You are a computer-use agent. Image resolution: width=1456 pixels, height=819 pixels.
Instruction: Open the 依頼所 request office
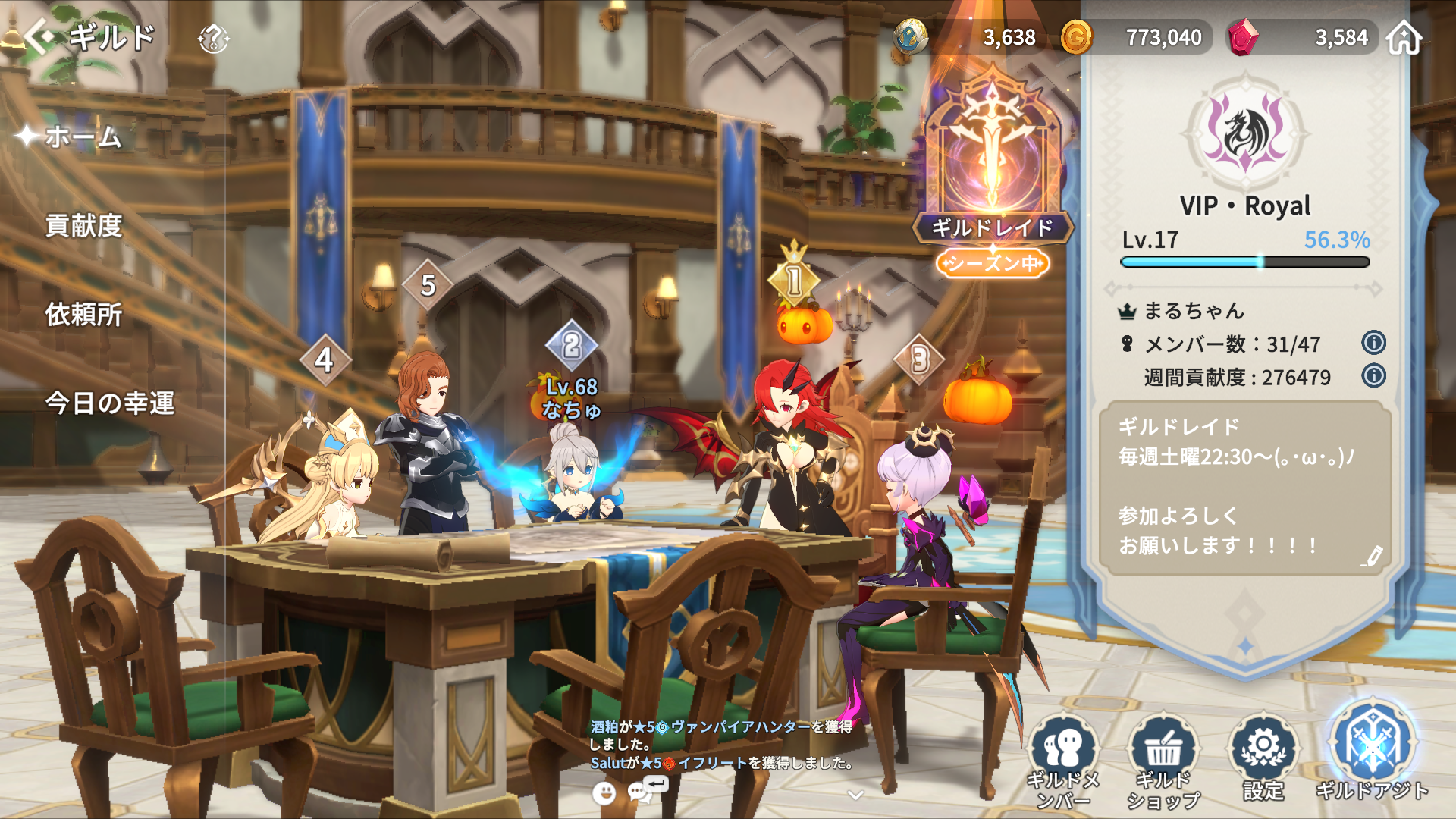click(83, 315)
